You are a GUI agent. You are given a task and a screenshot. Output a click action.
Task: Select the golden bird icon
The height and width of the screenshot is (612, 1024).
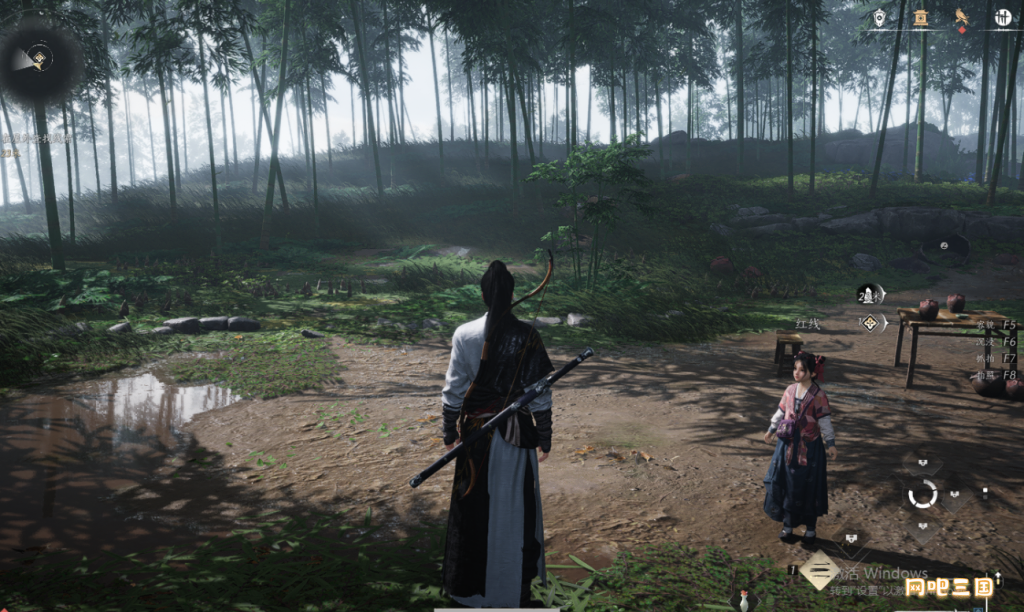coord(961,16)
